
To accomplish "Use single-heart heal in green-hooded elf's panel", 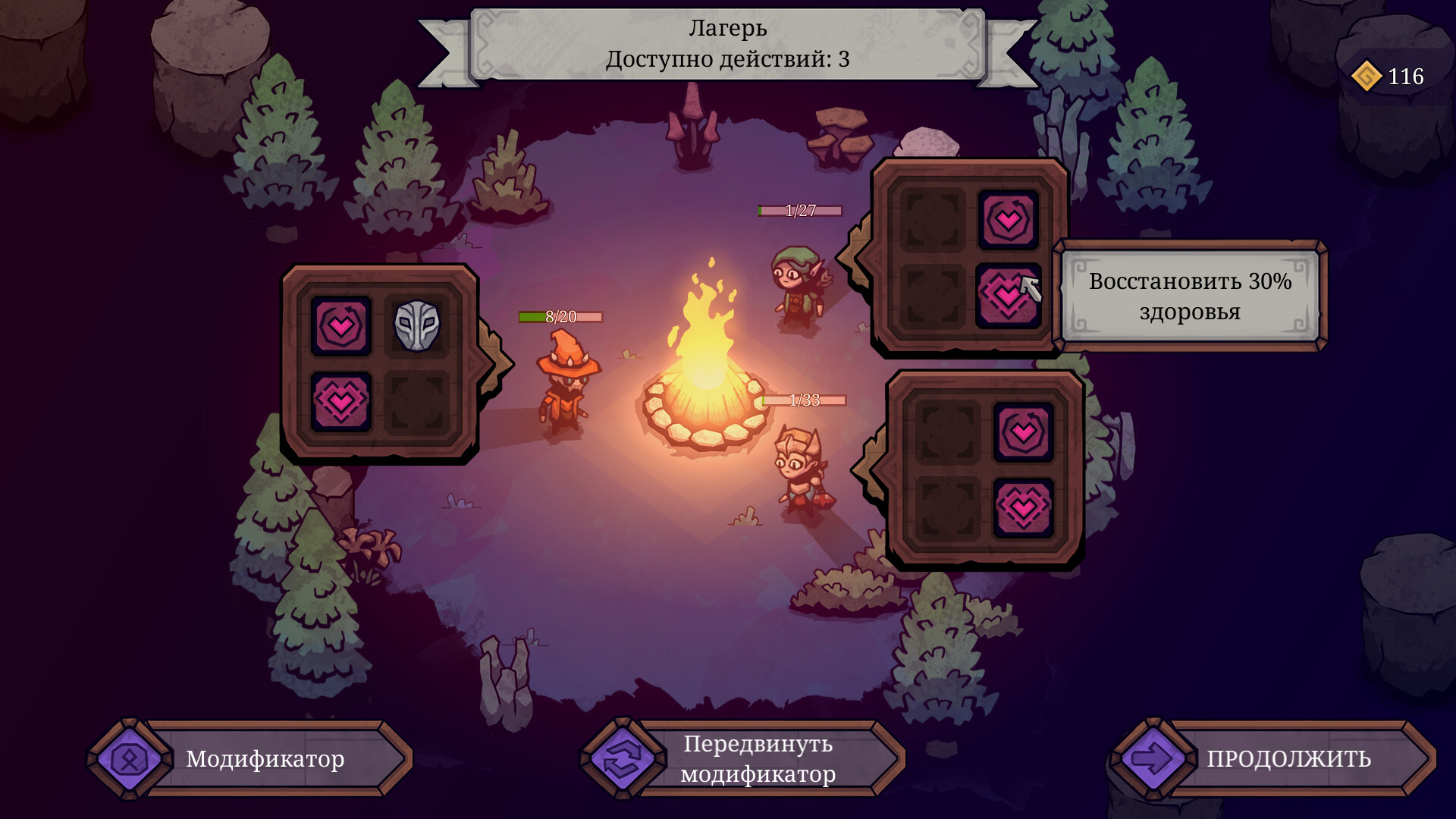I will [x=1008, y=220].
